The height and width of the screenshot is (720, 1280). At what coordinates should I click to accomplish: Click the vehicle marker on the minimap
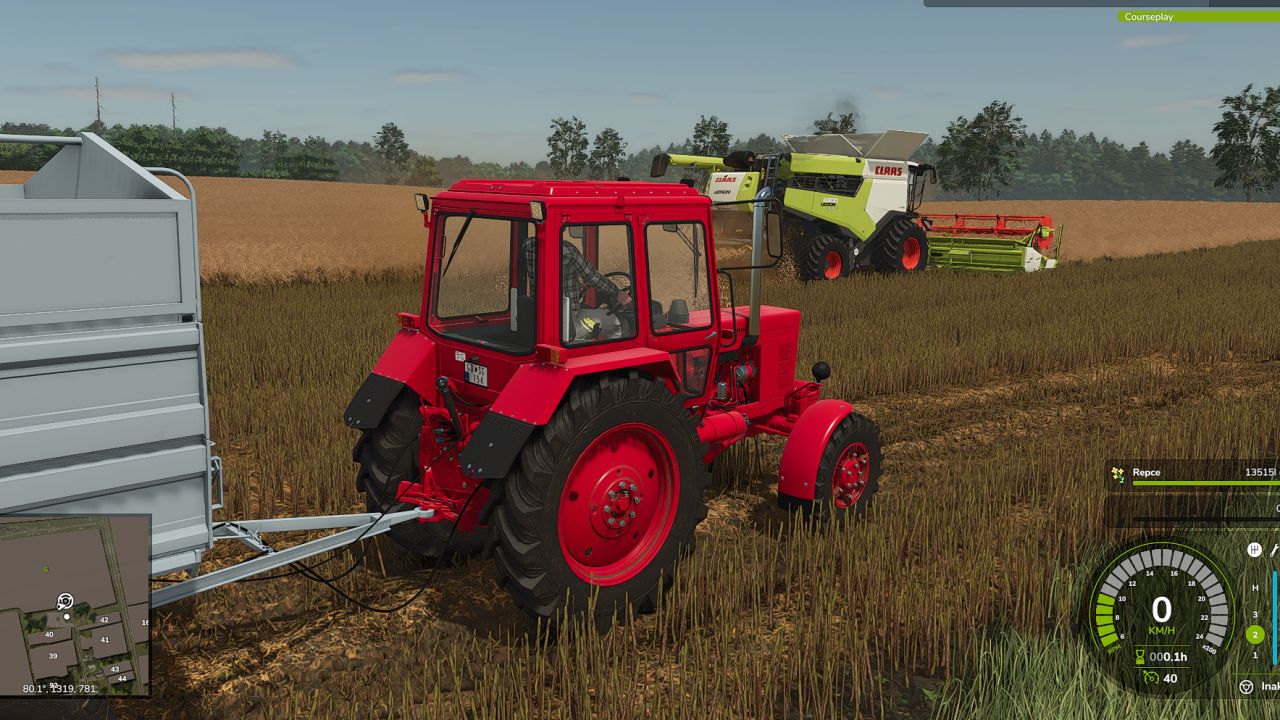pos(65,601)
